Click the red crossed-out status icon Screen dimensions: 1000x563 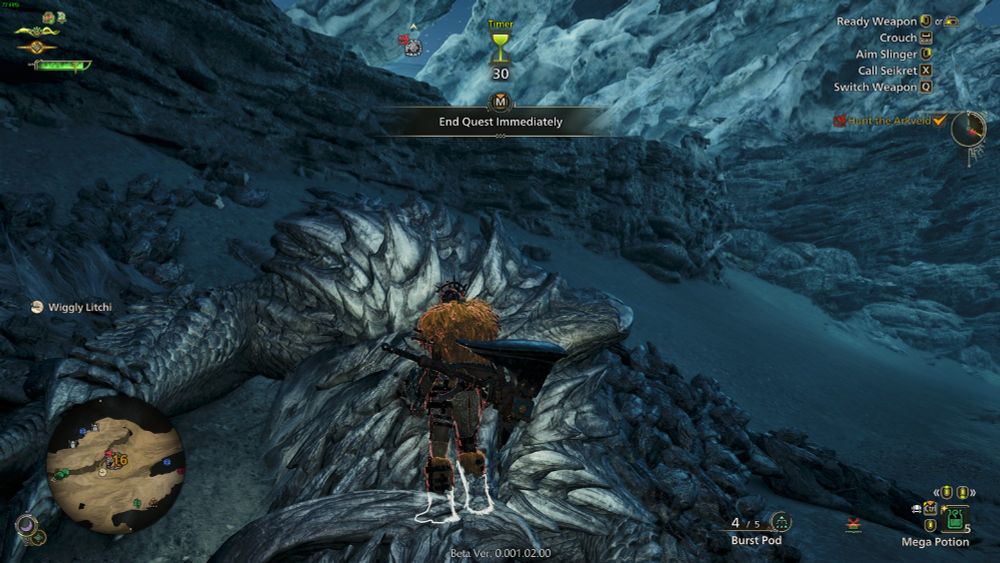[x=853, y=523]
